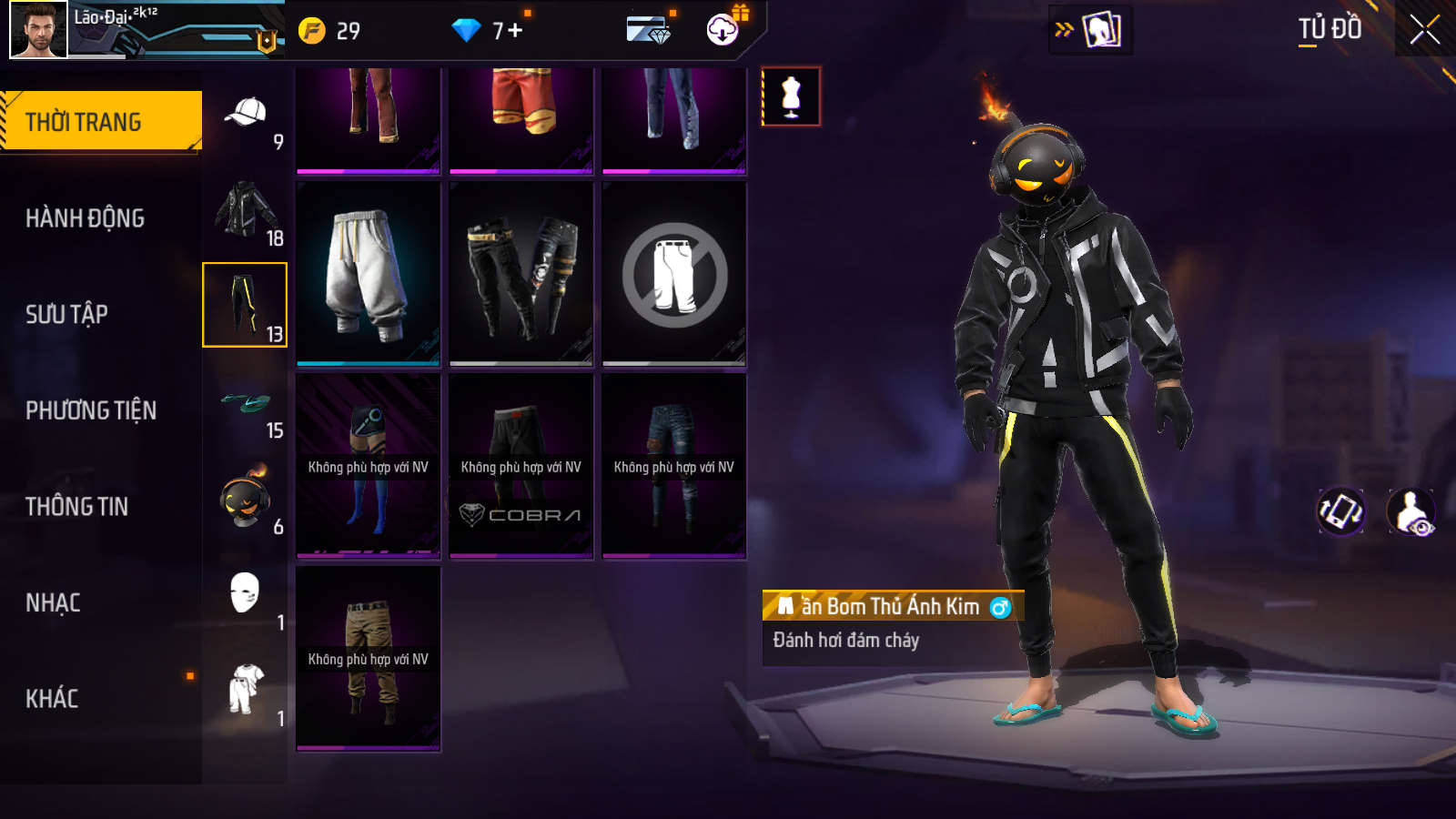
Task: Open the SƯU TẬP collection menu
Action: click(66, 314)
